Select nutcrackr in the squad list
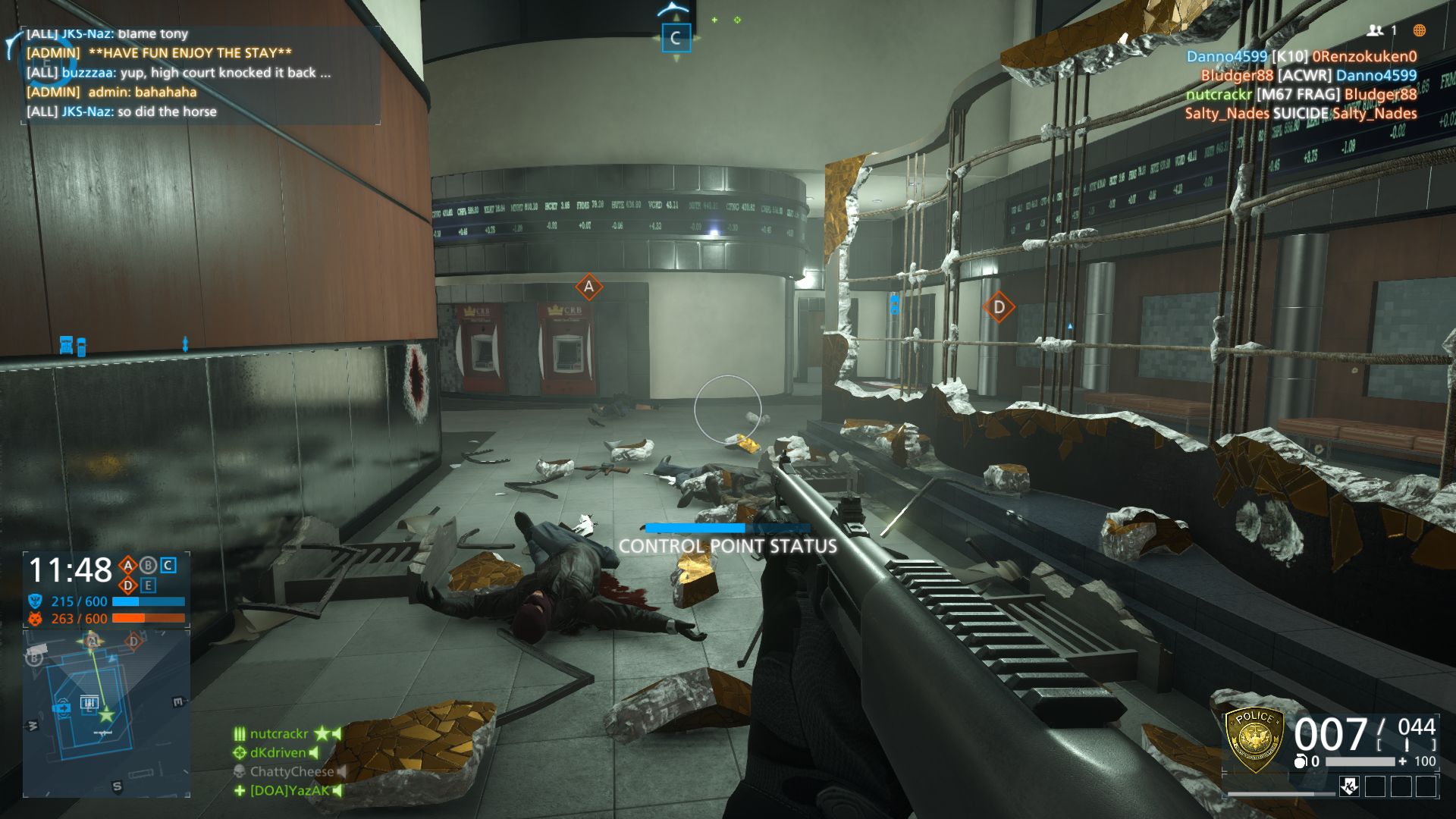Viewport: 1456px width, 819px height. tap(279, 734)
